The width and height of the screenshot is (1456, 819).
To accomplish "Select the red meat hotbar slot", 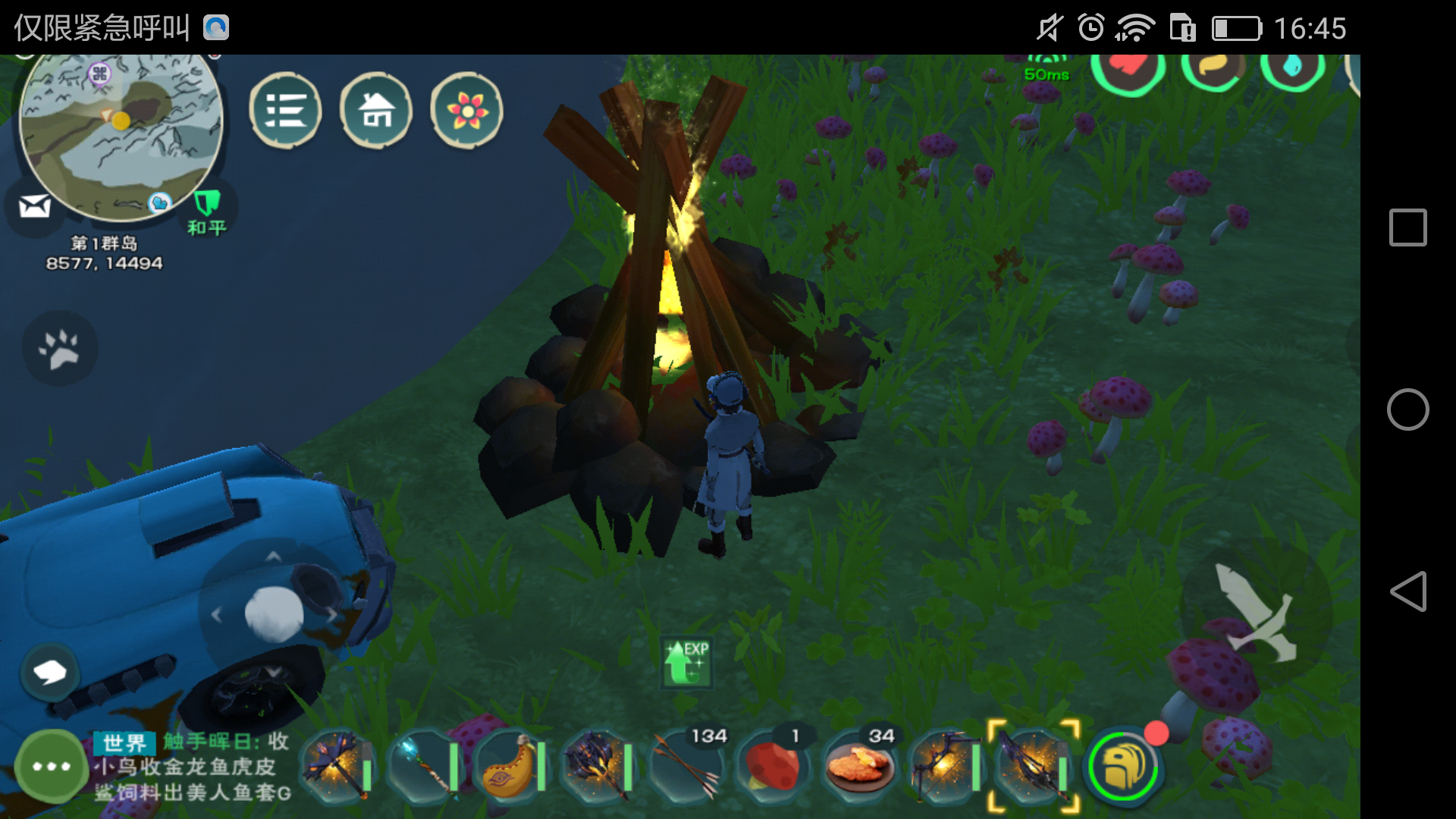I will (773, 766).
